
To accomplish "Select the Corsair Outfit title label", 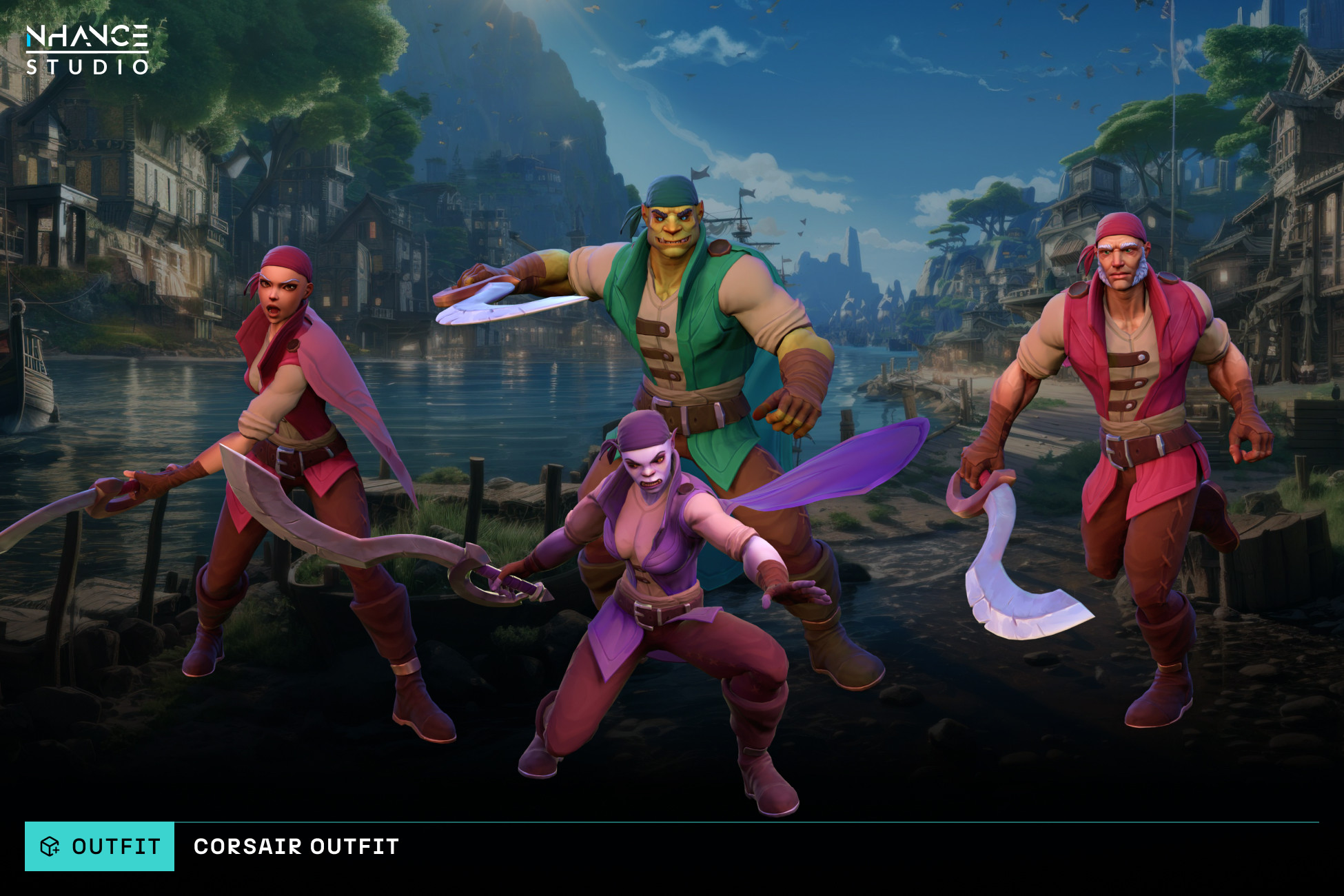I will [x=296, y=846].
